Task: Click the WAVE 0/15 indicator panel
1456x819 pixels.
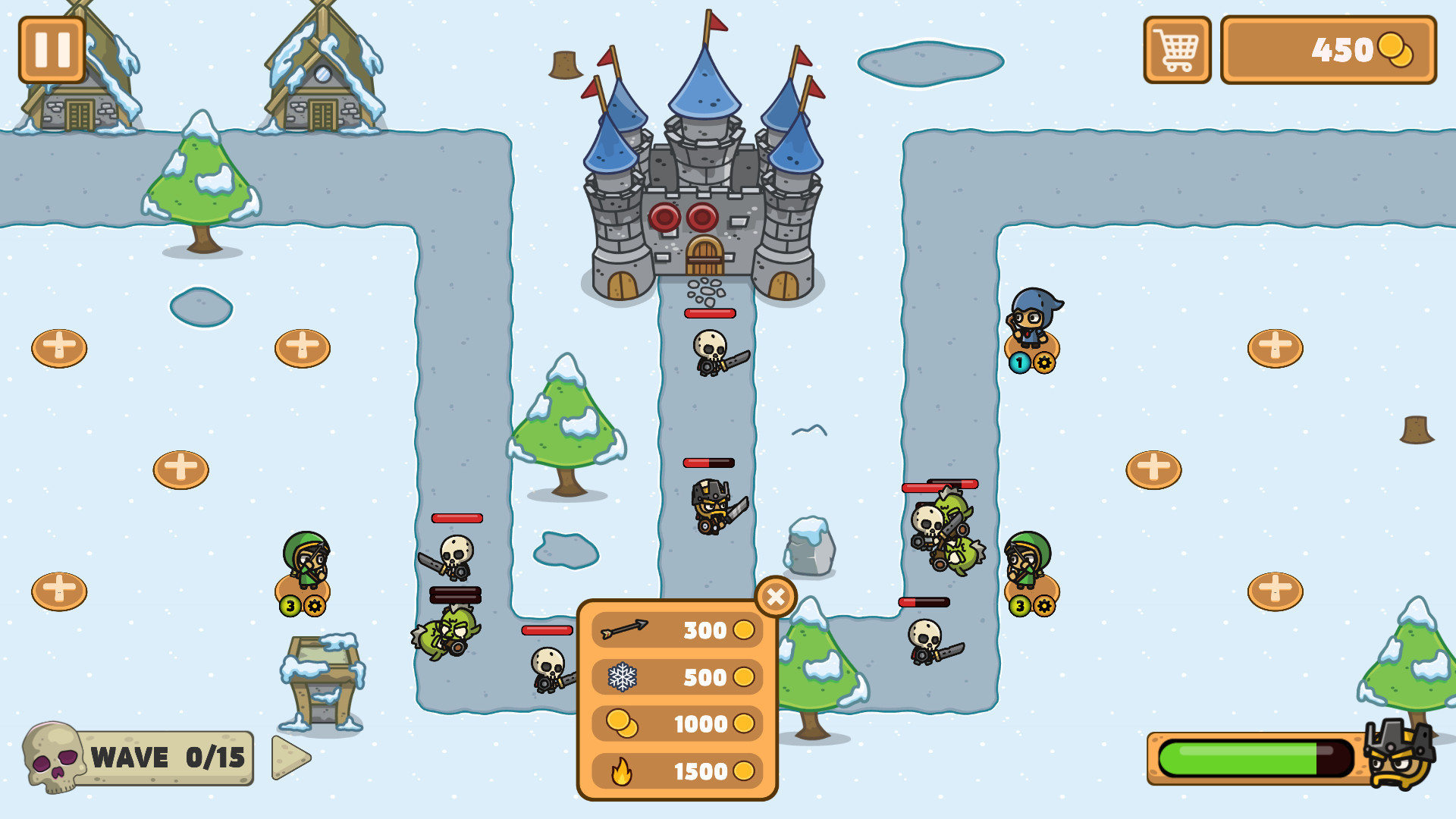Action: click(167, 758)
